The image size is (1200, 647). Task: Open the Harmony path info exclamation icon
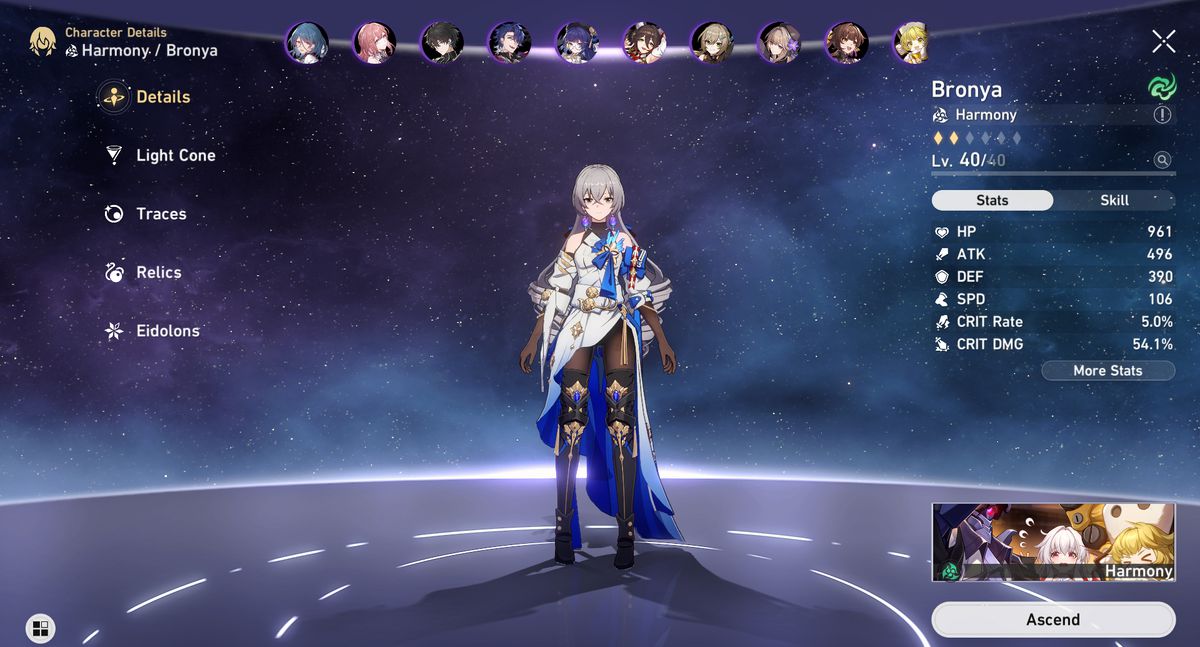pyautogui.click(x=1162, y=115)
